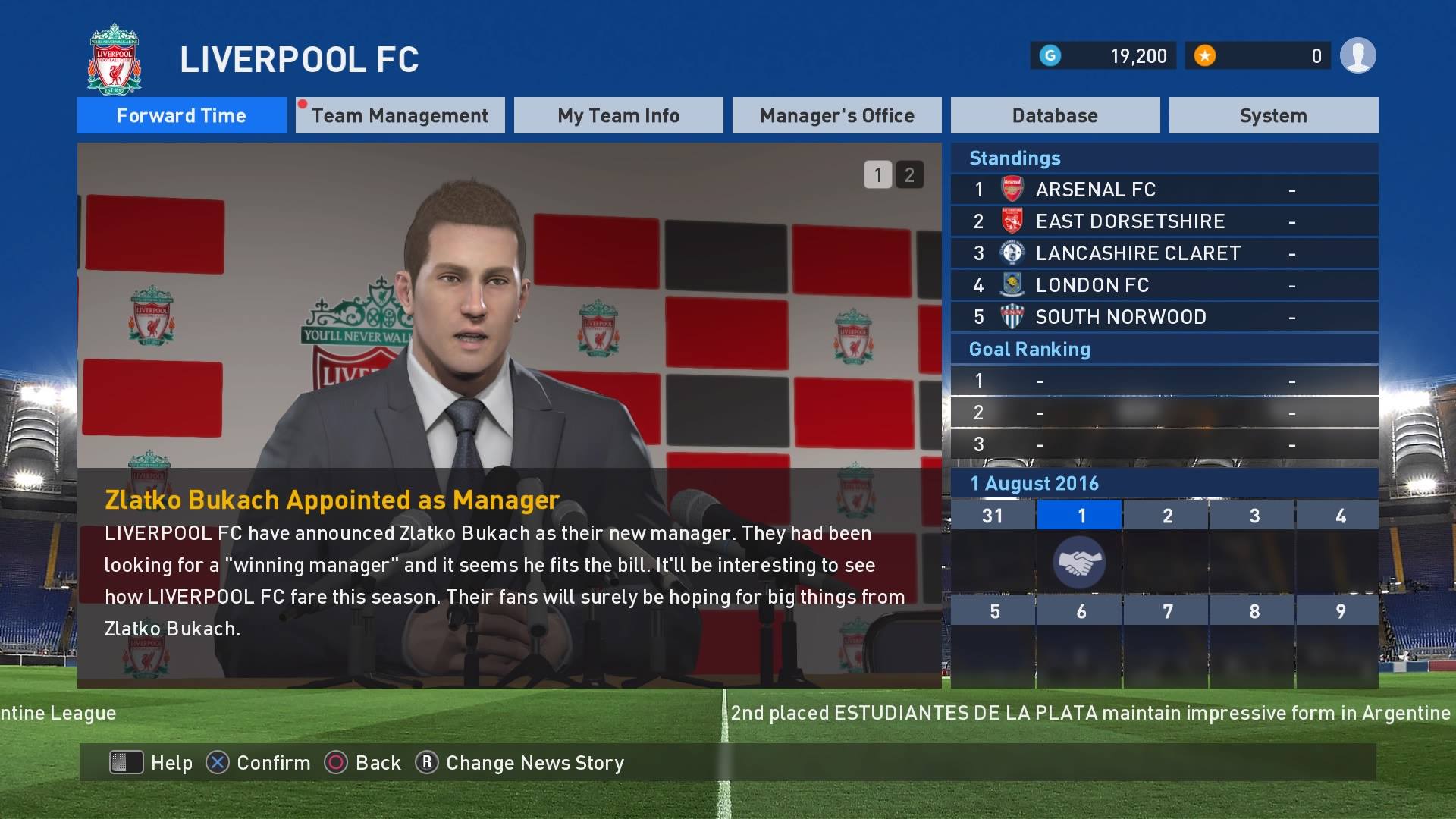
Task: Switch to My Team Info
Action: 618,115
